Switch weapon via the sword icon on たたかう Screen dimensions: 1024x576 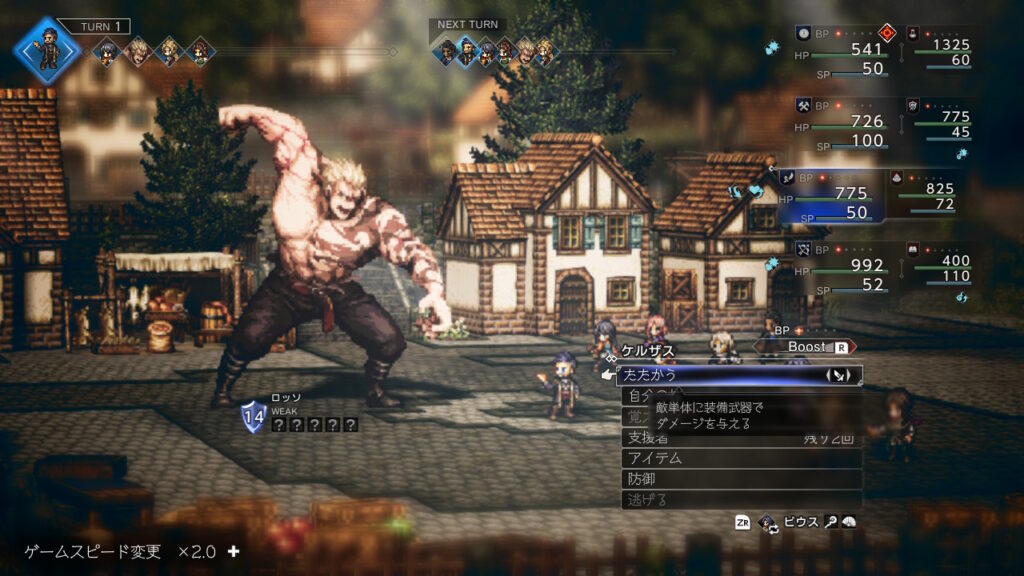coord(838,375)
